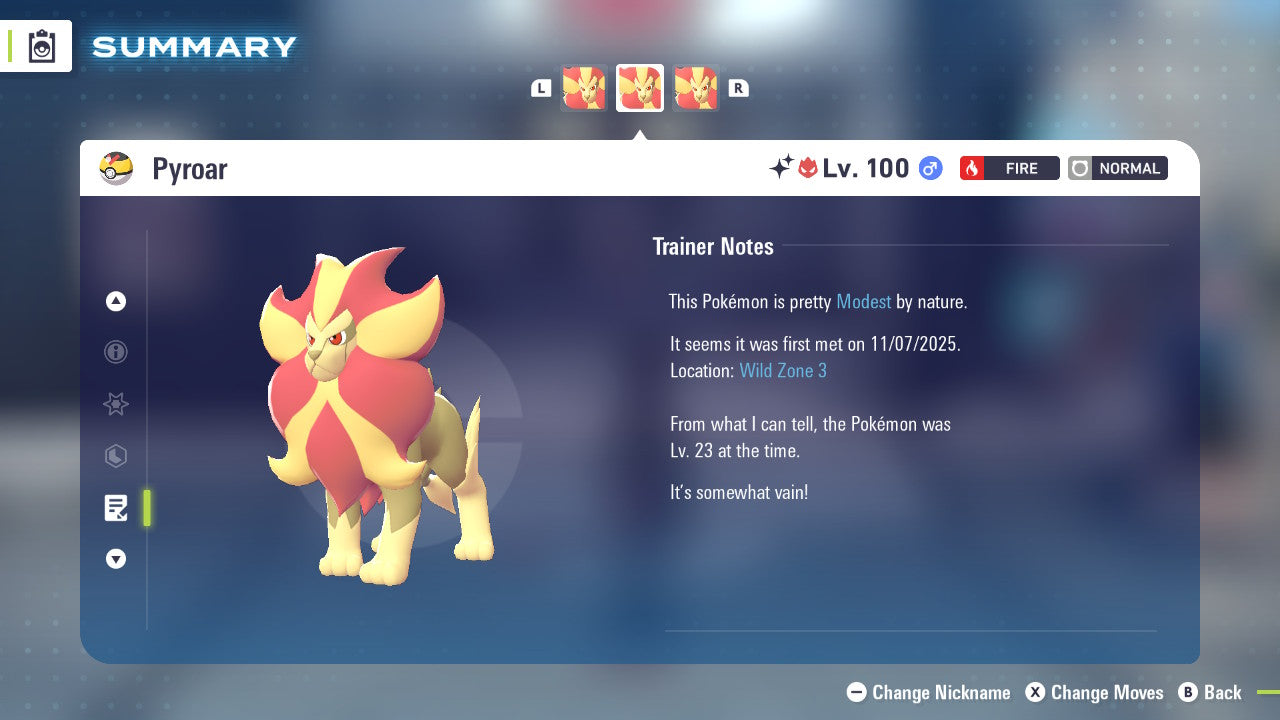Click the NORMAL type badge
Screen dimensions: 1280x720
pyautogui.click(x=1117, y=168)
